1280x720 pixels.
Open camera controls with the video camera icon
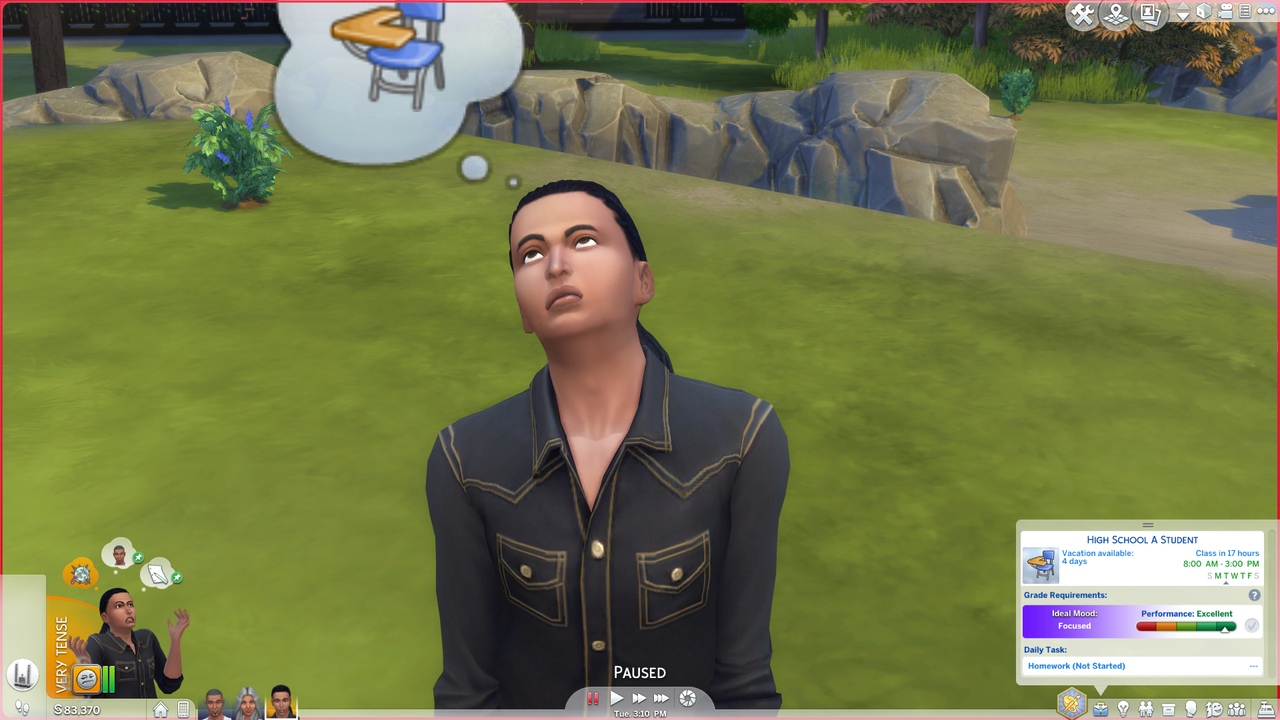click(1226, 12)
